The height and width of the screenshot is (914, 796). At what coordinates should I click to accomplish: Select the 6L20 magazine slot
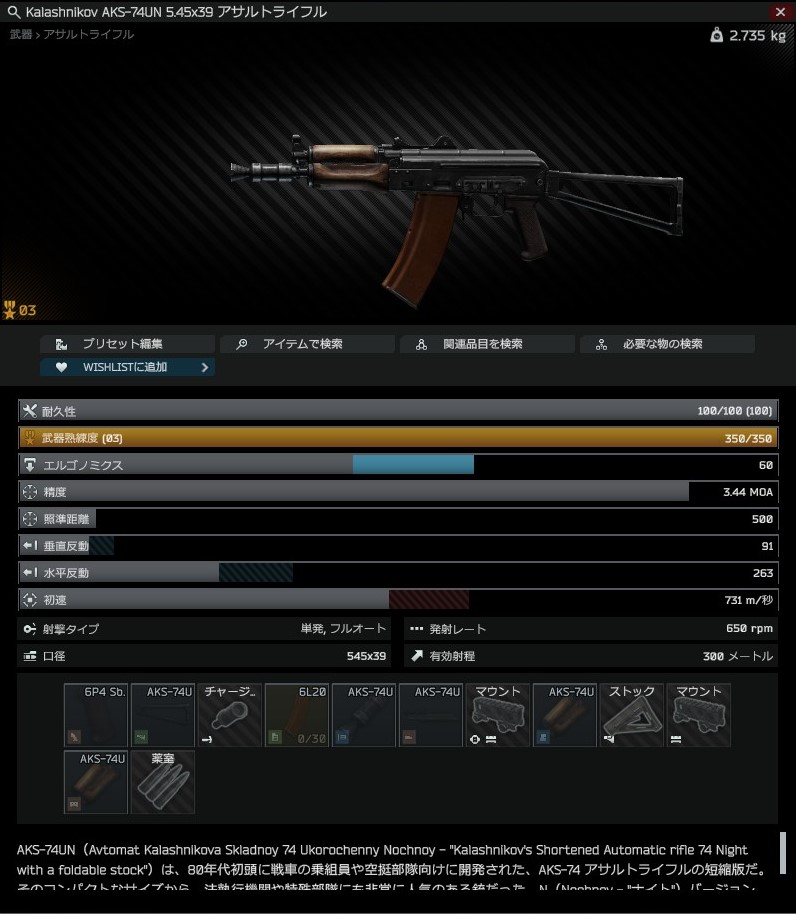tap(297, 715)
